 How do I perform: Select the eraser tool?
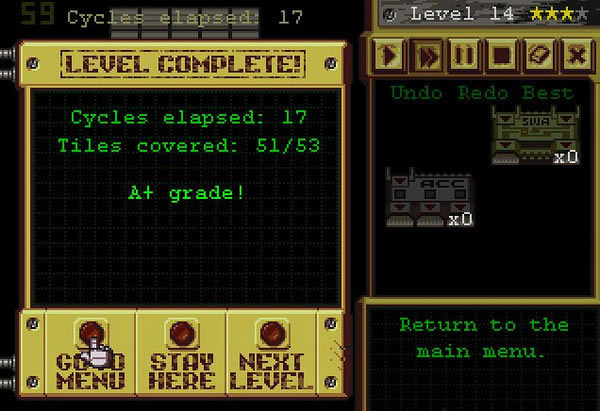[x=539, y=55]
